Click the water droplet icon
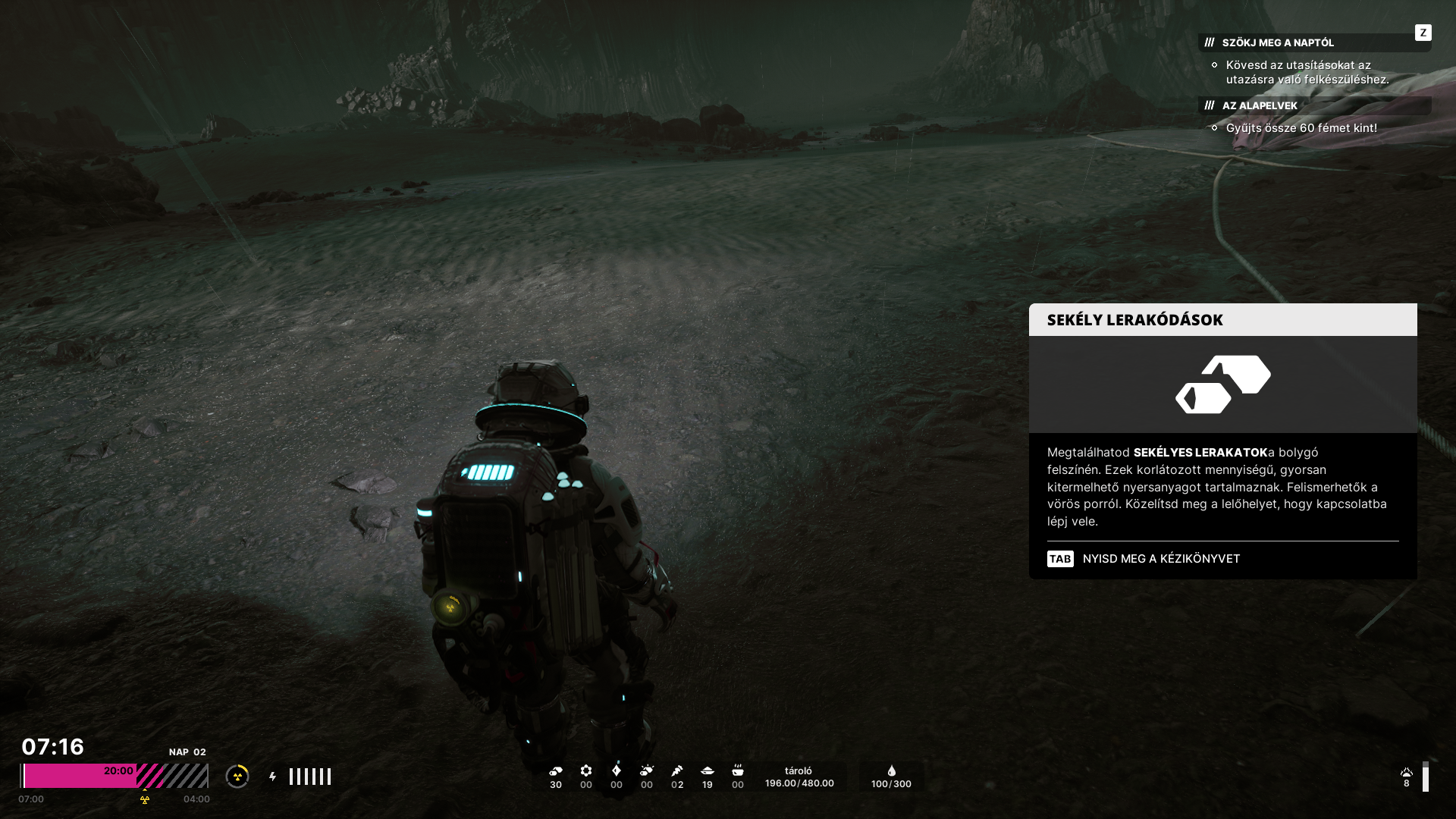The width and height of the screenshot is (1456, 819). point(892,771)
